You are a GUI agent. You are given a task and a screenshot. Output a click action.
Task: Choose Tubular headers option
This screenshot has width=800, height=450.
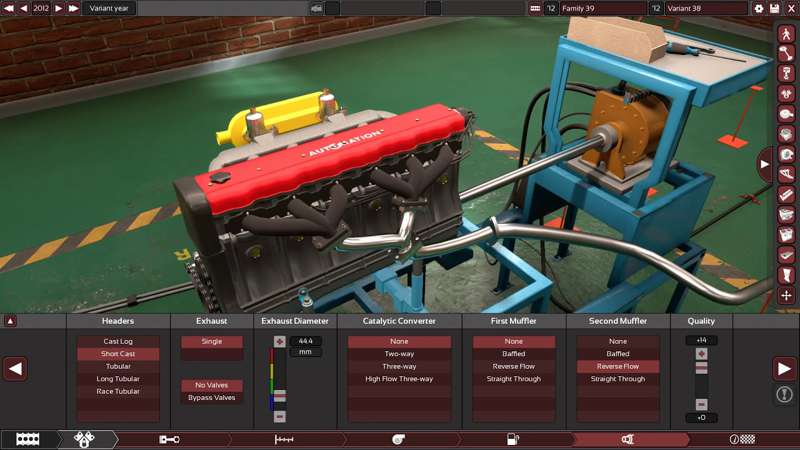click(x=118, y=366)
